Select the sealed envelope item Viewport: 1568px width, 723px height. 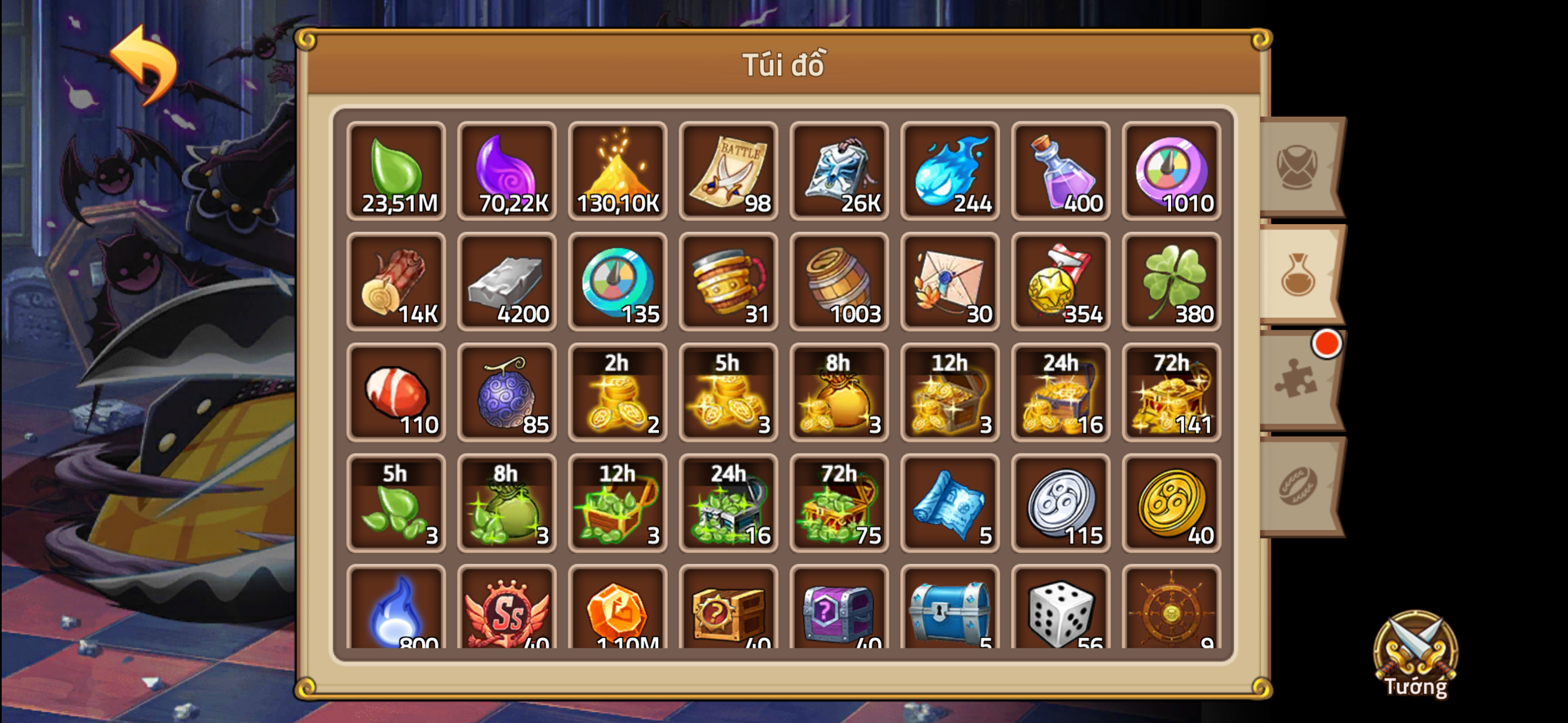[x=951, y=283]
